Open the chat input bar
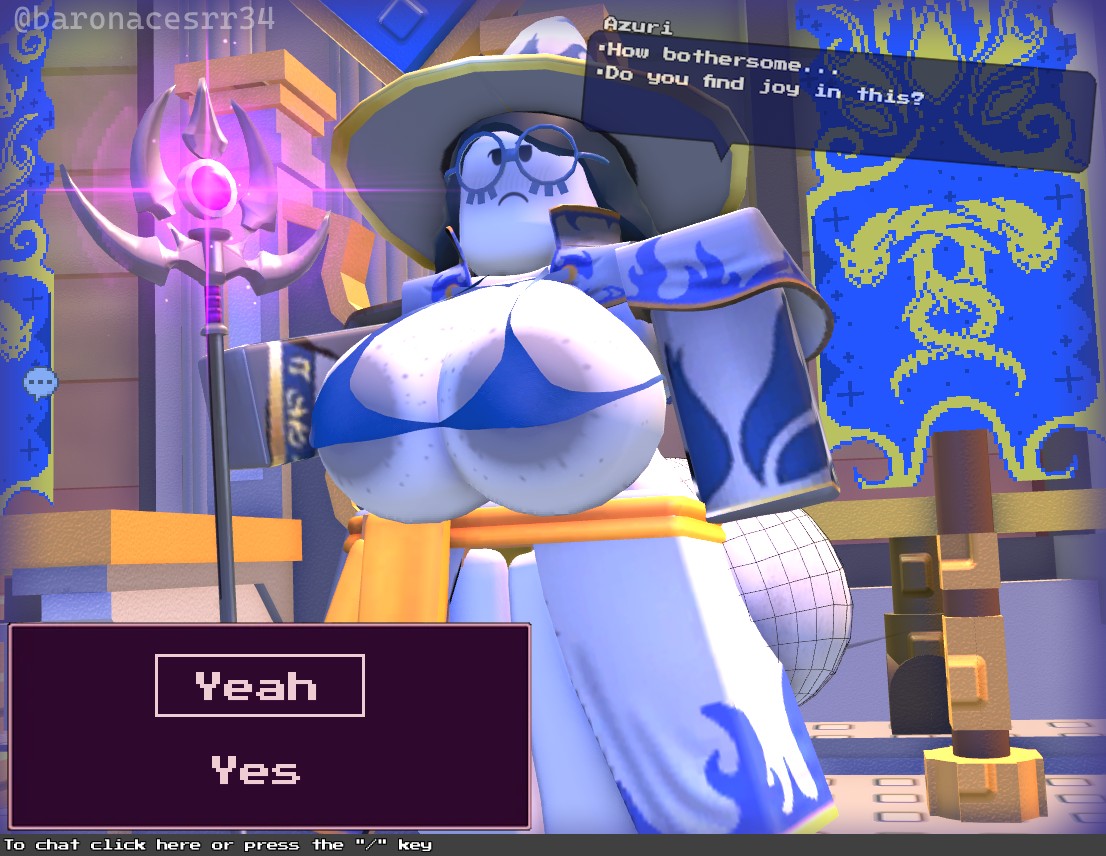 pos(218,845)
